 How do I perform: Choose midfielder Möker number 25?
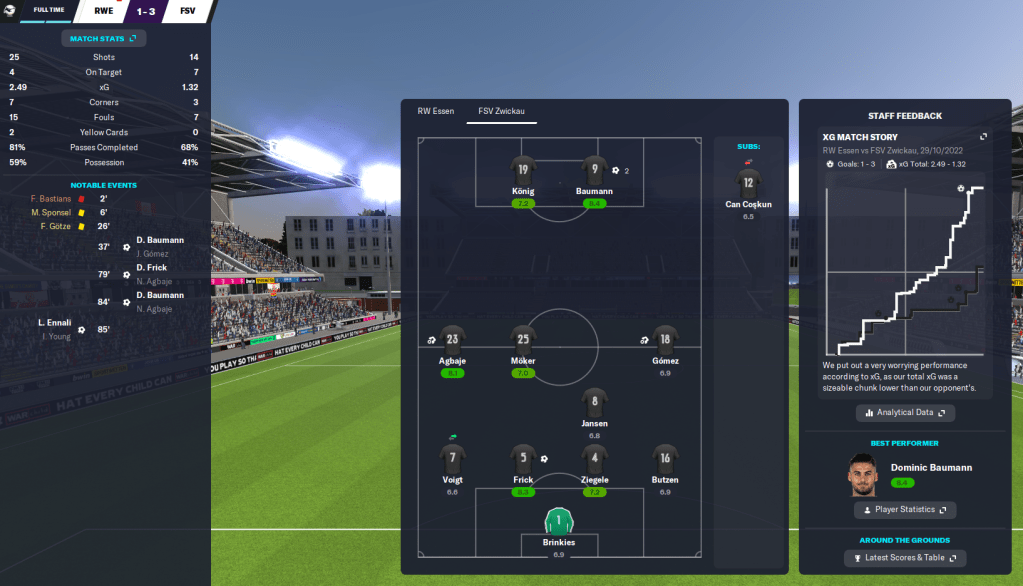[523, 340]
